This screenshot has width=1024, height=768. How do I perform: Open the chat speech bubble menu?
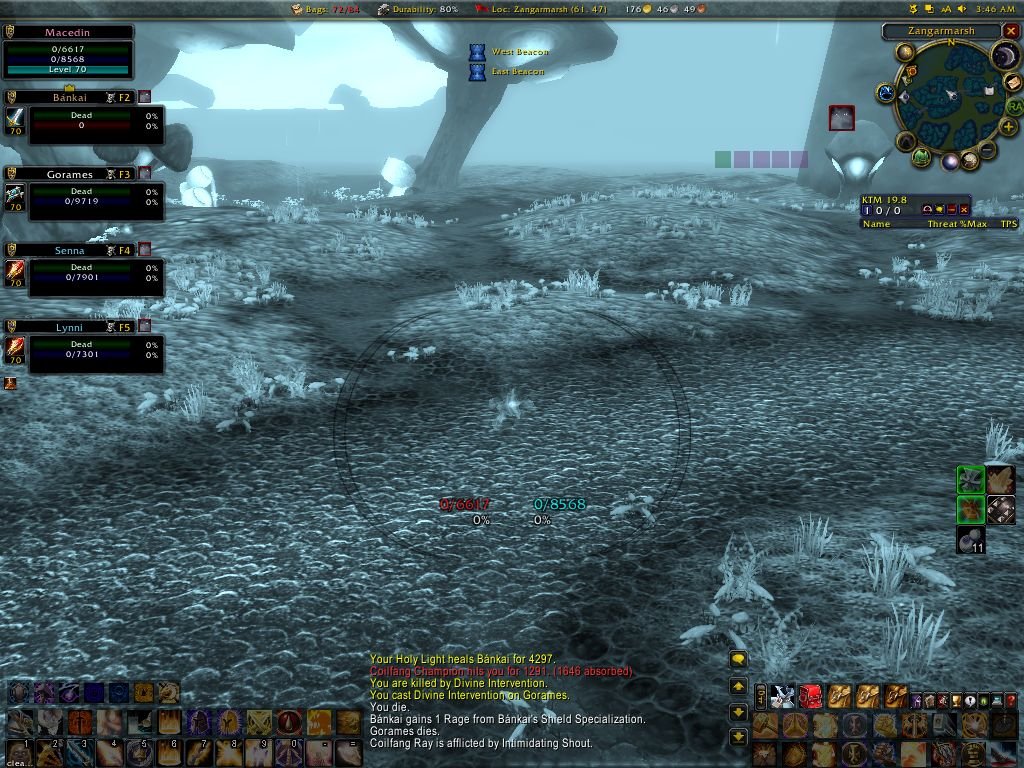pos(738,659)
